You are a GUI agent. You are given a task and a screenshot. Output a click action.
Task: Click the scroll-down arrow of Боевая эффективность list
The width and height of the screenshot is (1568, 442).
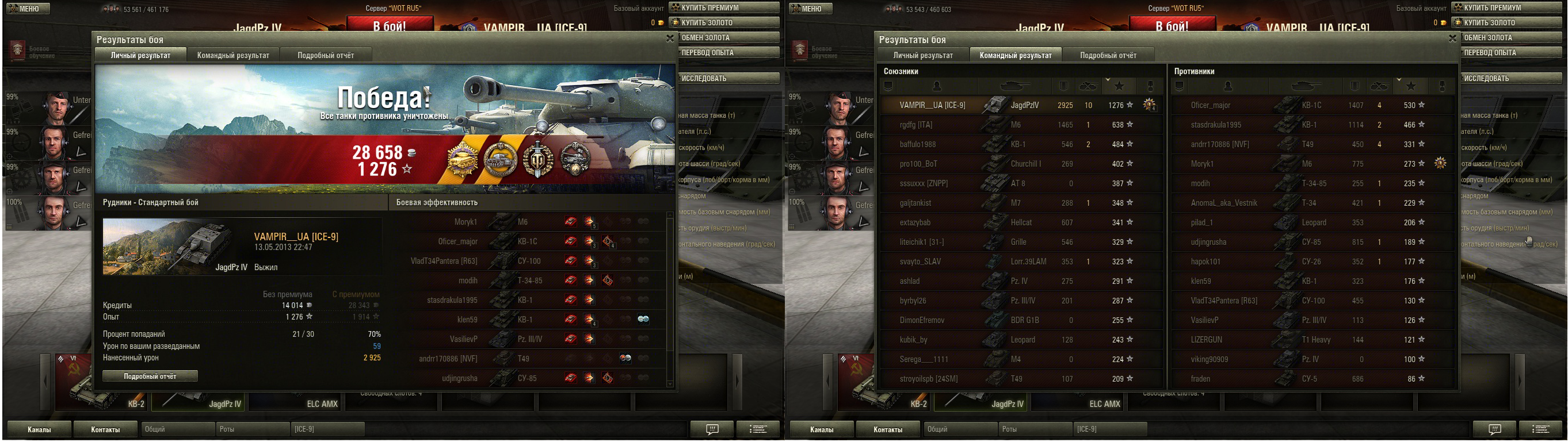click(x=670, y=383)
